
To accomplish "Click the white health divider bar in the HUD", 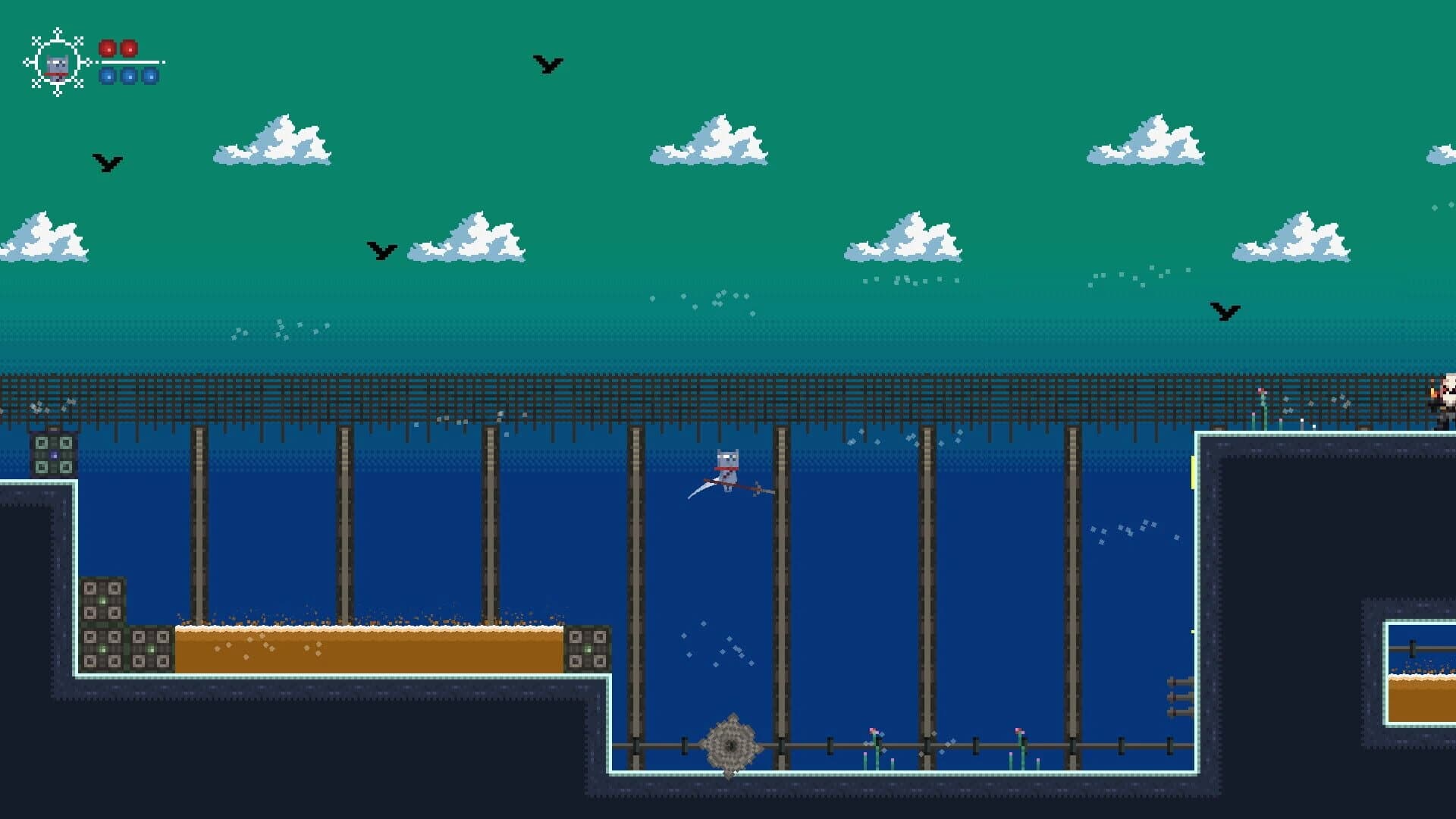I will pyautogui.click(x=130, y=64).
